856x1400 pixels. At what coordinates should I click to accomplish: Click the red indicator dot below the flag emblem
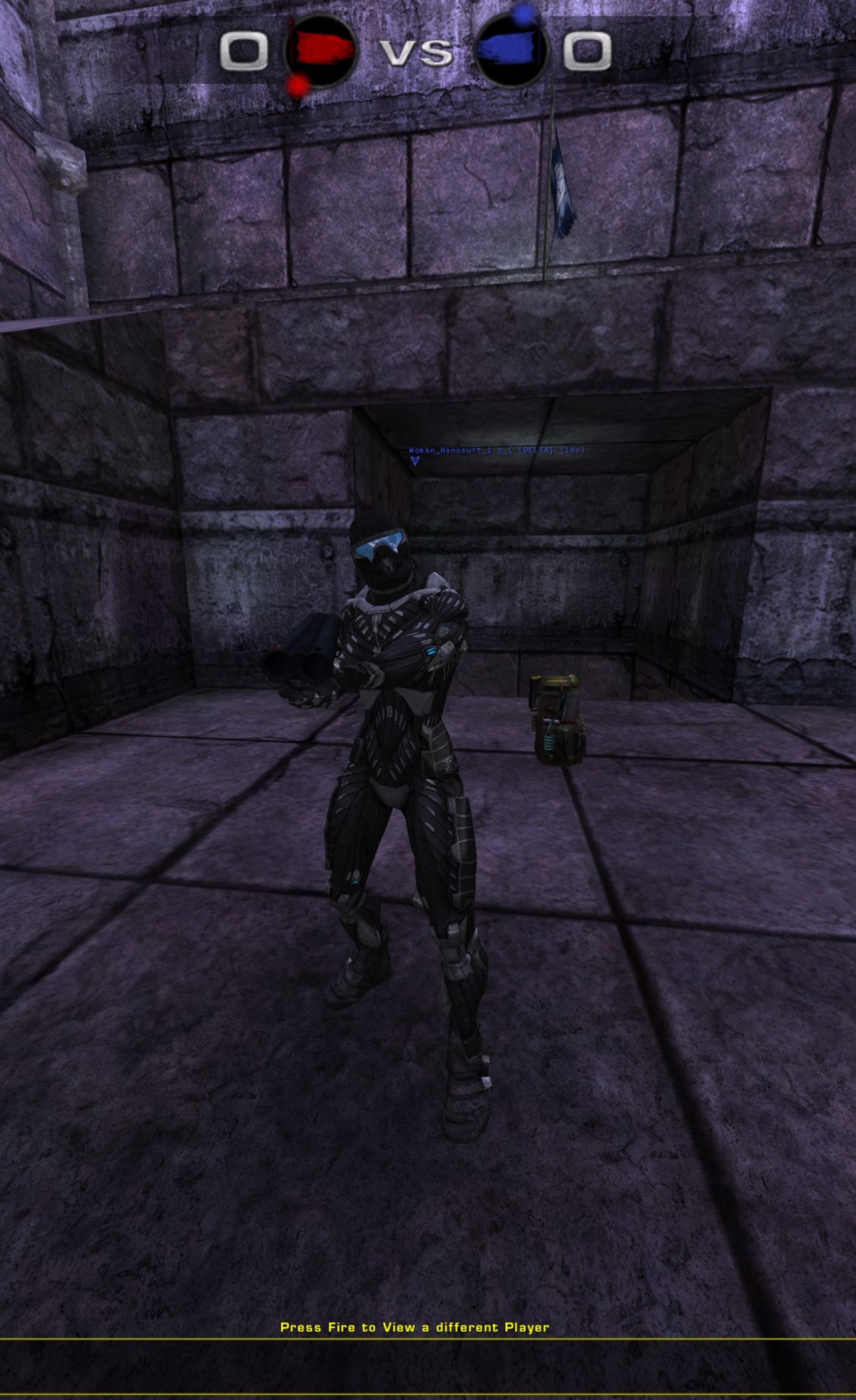click(x=298, y=84)
